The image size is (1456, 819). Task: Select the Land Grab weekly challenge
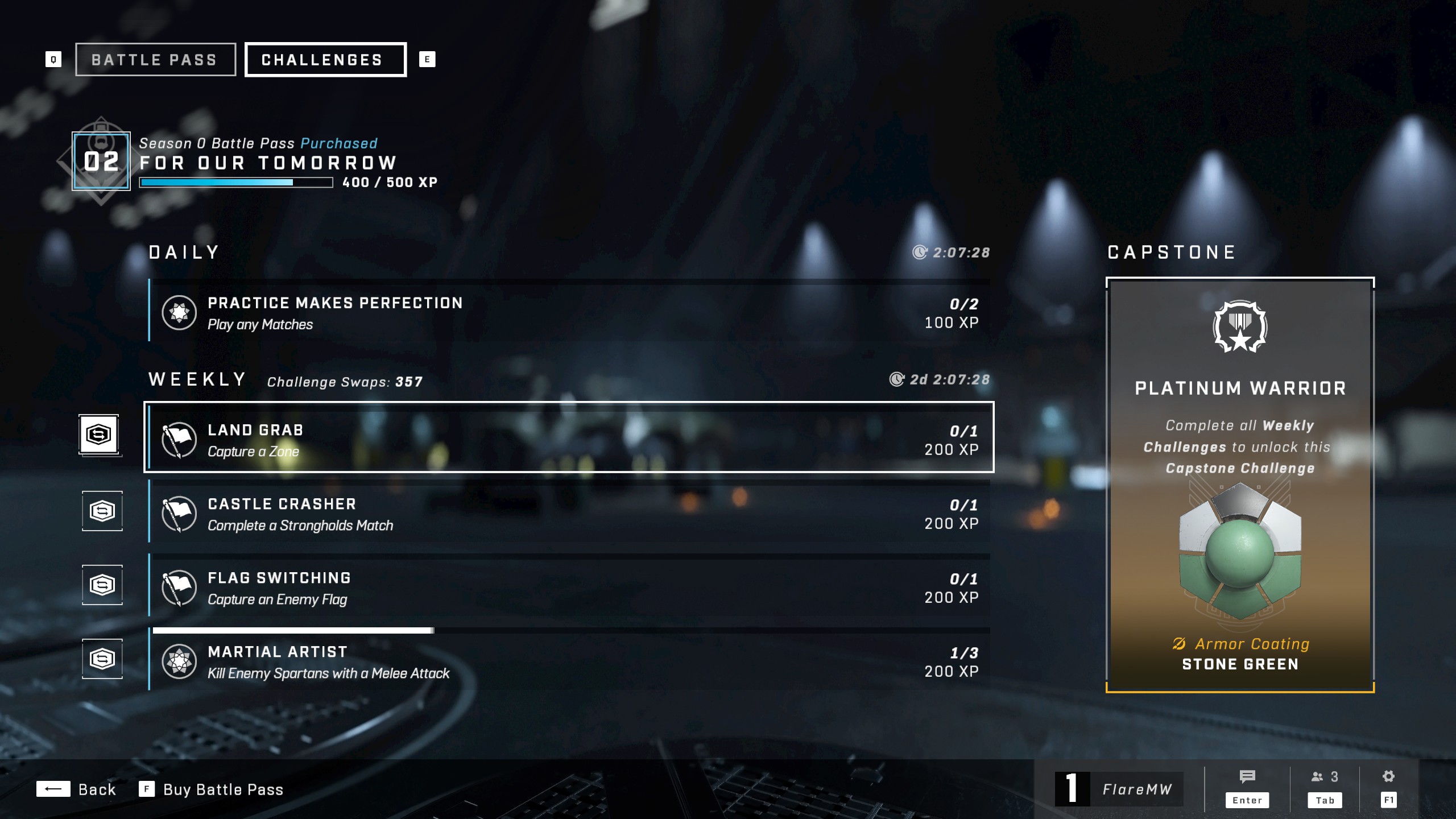[x=569, y=438]
